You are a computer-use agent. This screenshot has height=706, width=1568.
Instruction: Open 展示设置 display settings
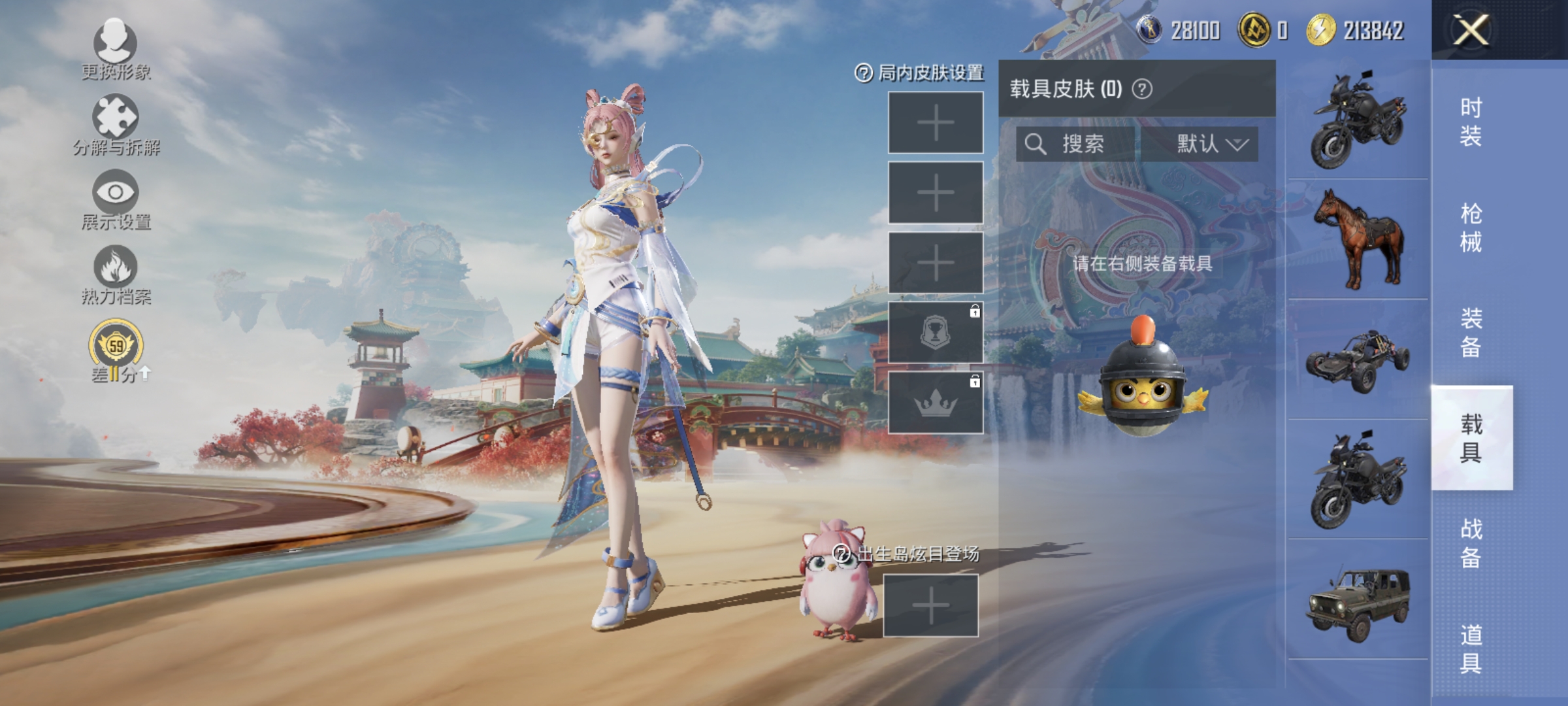click(x=116, y=199)
